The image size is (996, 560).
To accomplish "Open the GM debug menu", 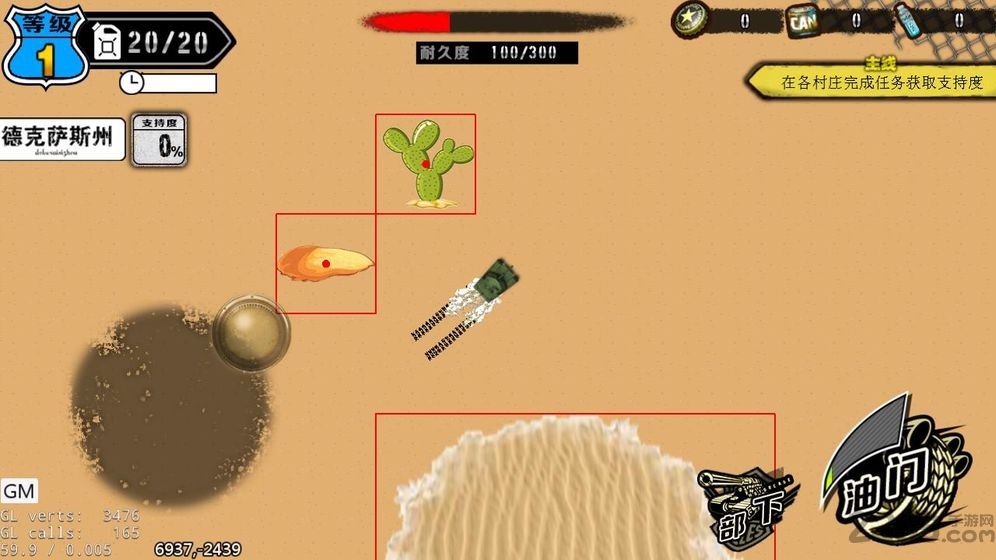I will click(19, 491).
